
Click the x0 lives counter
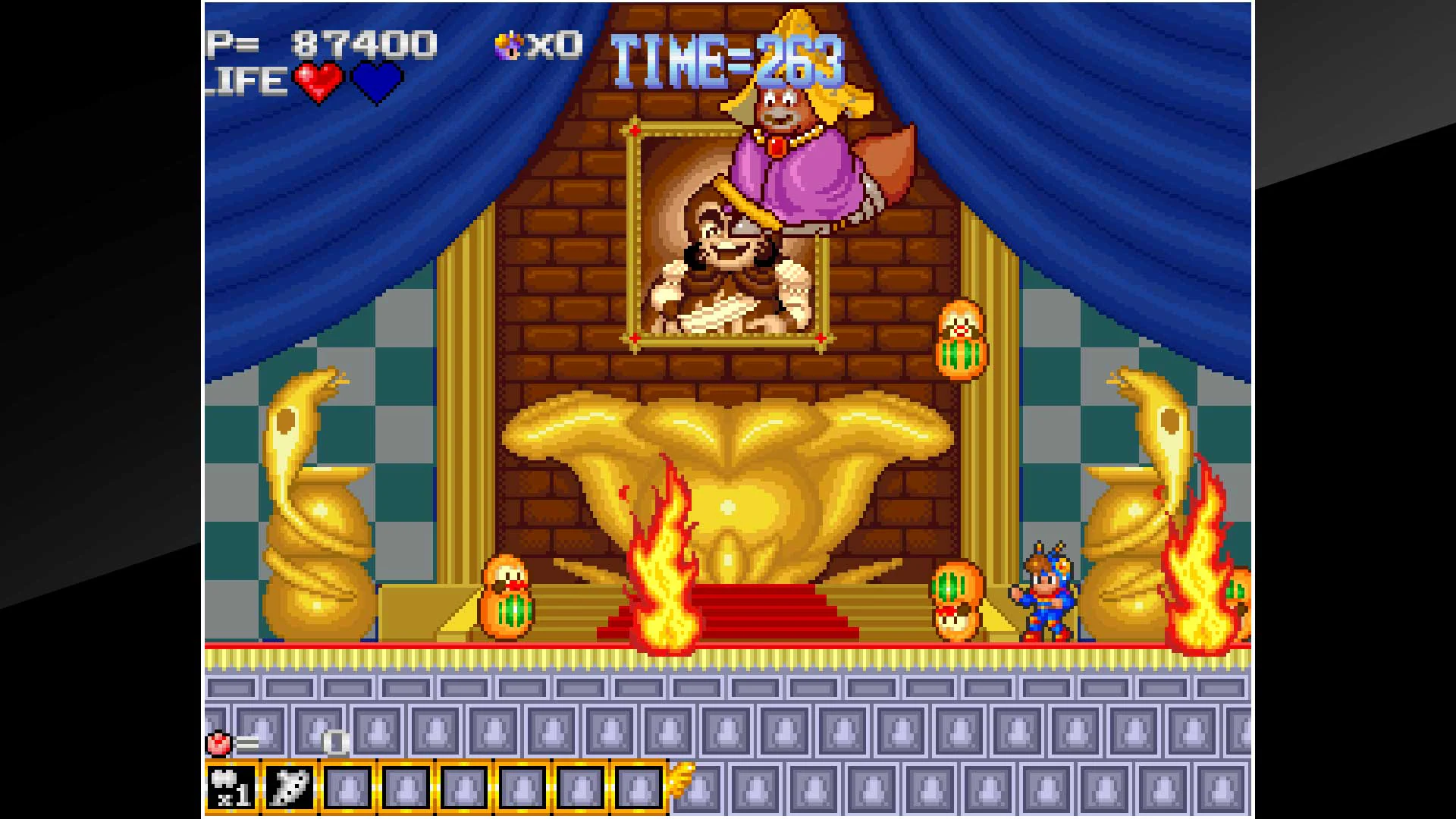click(x=554, y=45)
